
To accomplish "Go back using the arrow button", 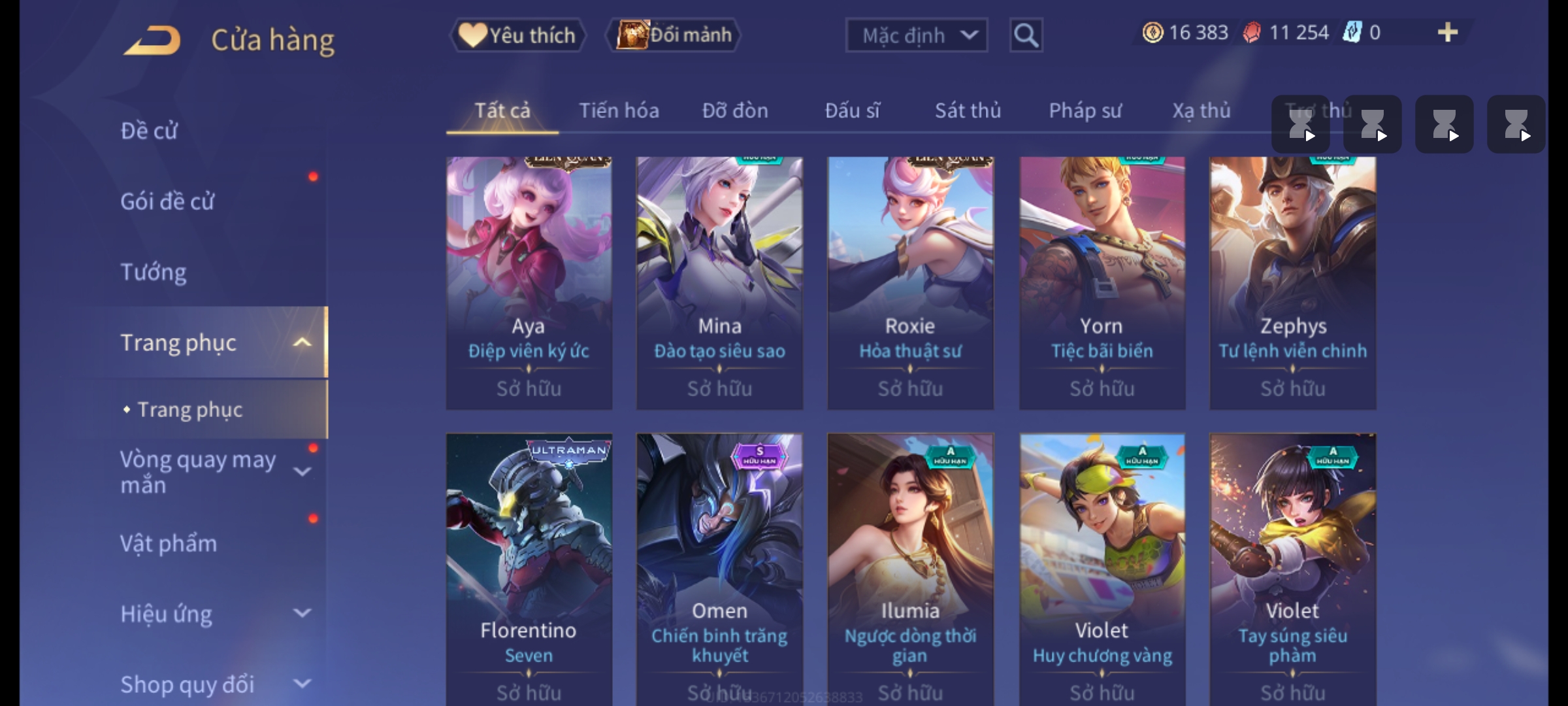I will tap(152, 40).
